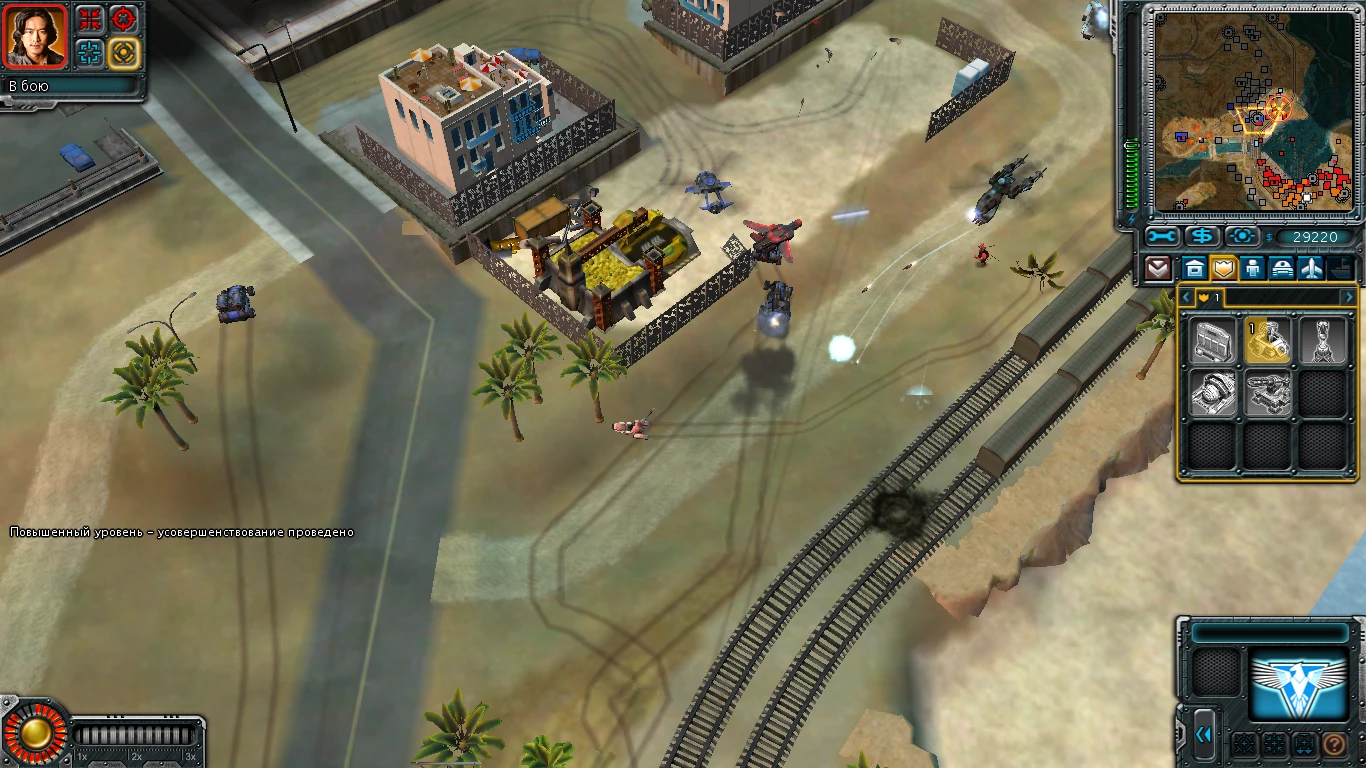The height and width of the screenshot is (768, 1366).
Task: Click the power toggle icon next to sell
Action: point(1243,236)
